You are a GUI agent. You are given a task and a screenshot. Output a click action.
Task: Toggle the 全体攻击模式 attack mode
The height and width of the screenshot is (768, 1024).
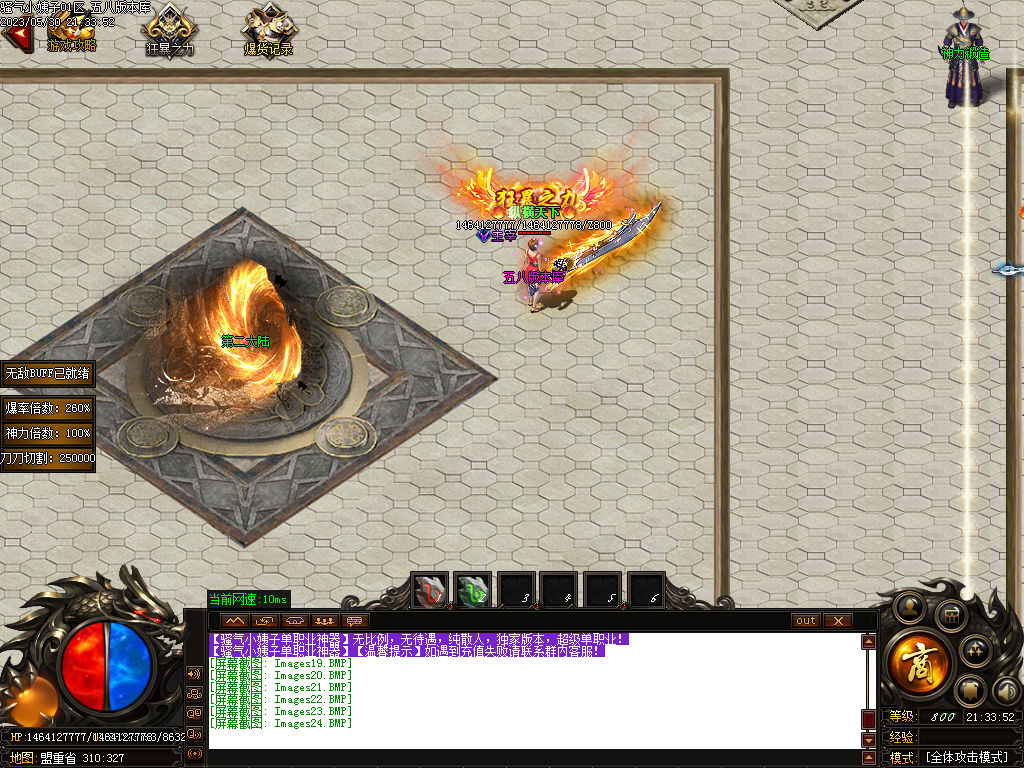(966, 757)
